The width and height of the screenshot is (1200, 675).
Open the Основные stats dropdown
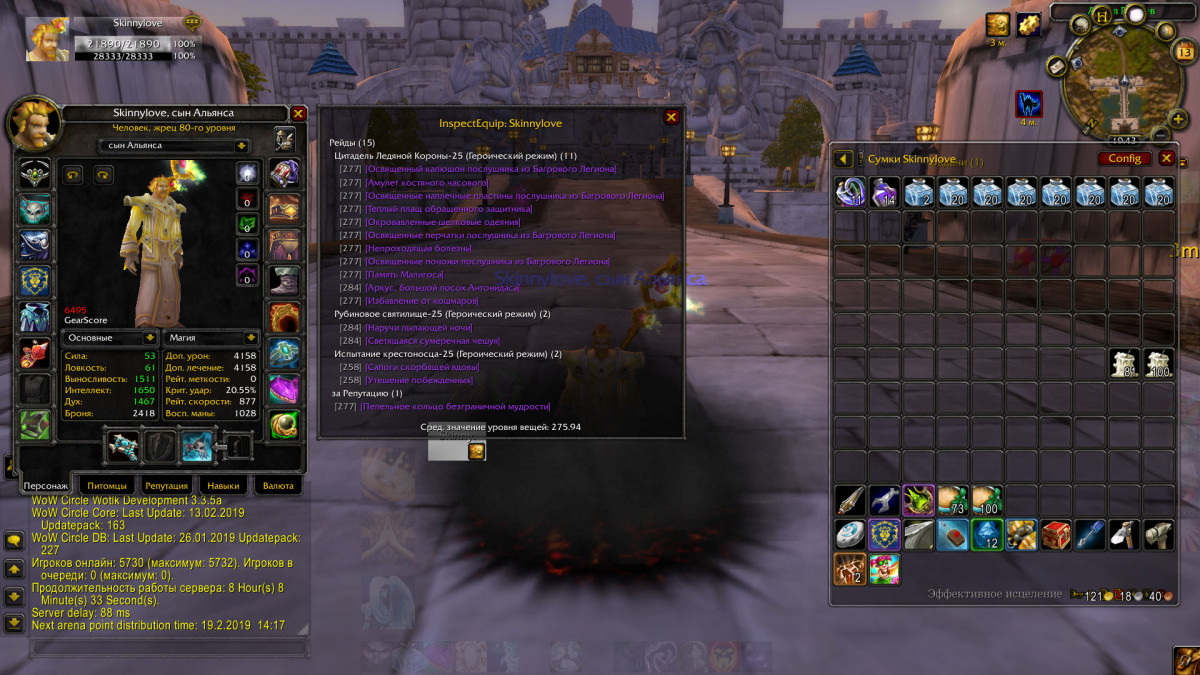click(x=149, y=338)
